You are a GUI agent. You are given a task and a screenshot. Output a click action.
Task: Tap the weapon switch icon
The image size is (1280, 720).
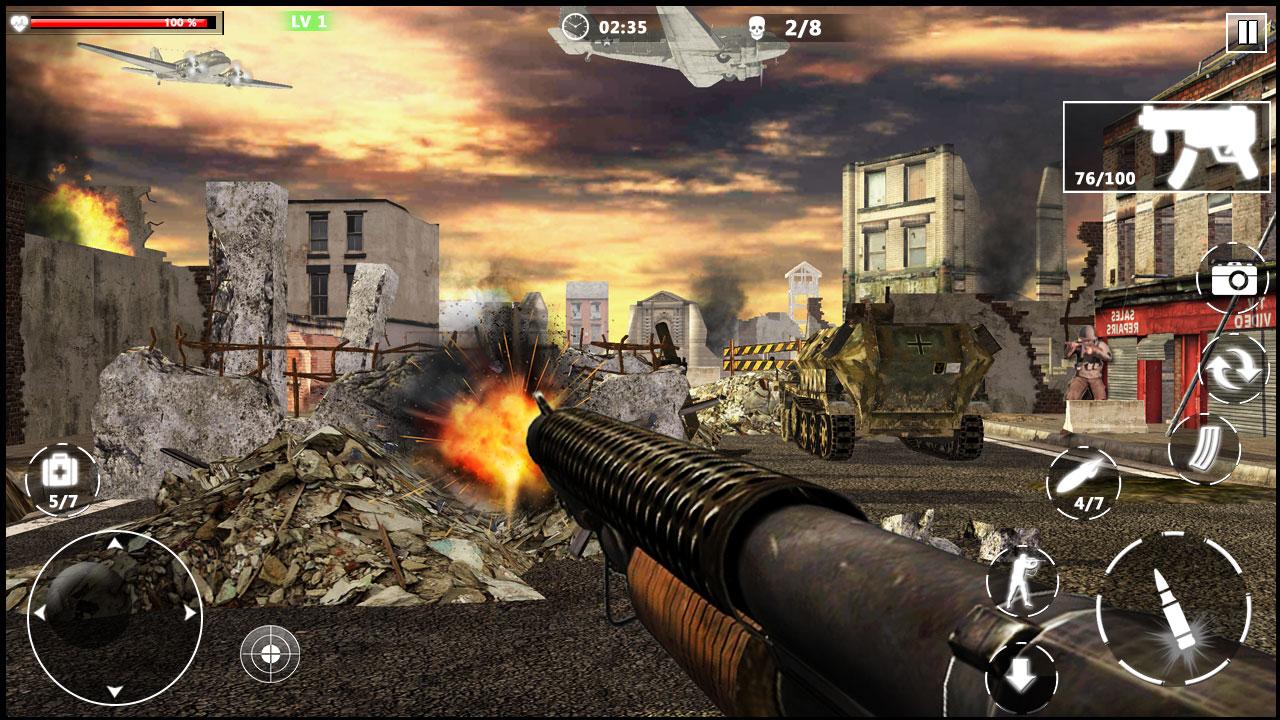[x=1236, y=368]
